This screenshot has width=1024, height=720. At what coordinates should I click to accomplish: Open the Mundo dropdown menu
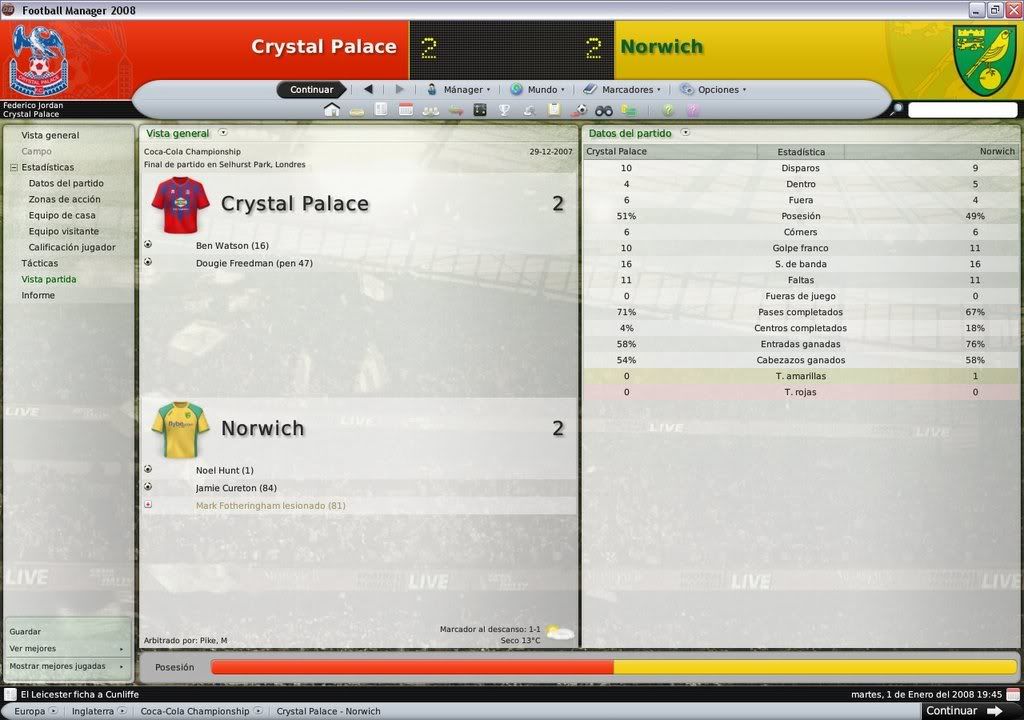click(x=538, y=90)
